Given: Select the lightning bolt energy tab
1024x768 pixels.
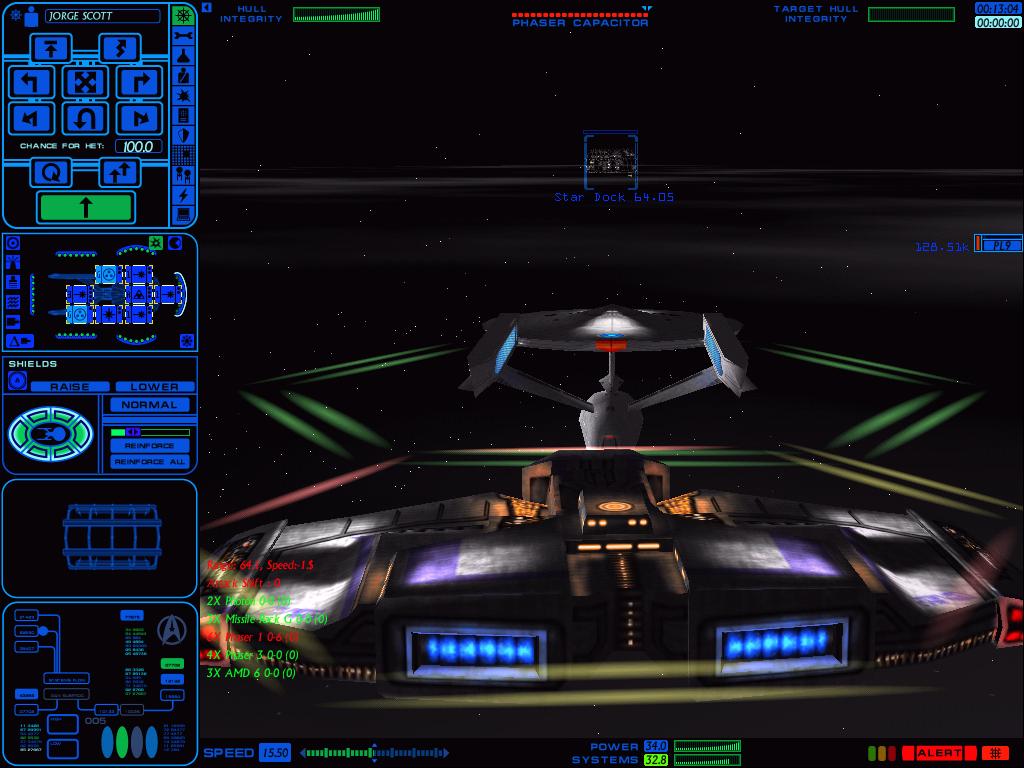Looking at the screenshot, I should click(x=183, y=194).
